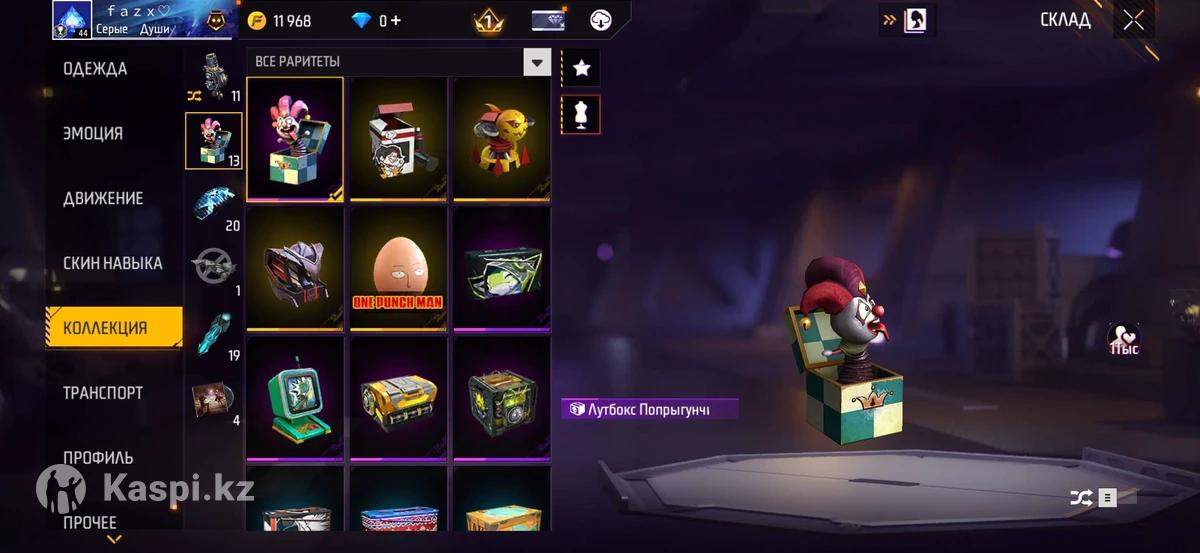Image resolution: width=1200 pixels, height=553 pixels.
Task: Open the mannequin preview button
Action: (x=581, y=114)
